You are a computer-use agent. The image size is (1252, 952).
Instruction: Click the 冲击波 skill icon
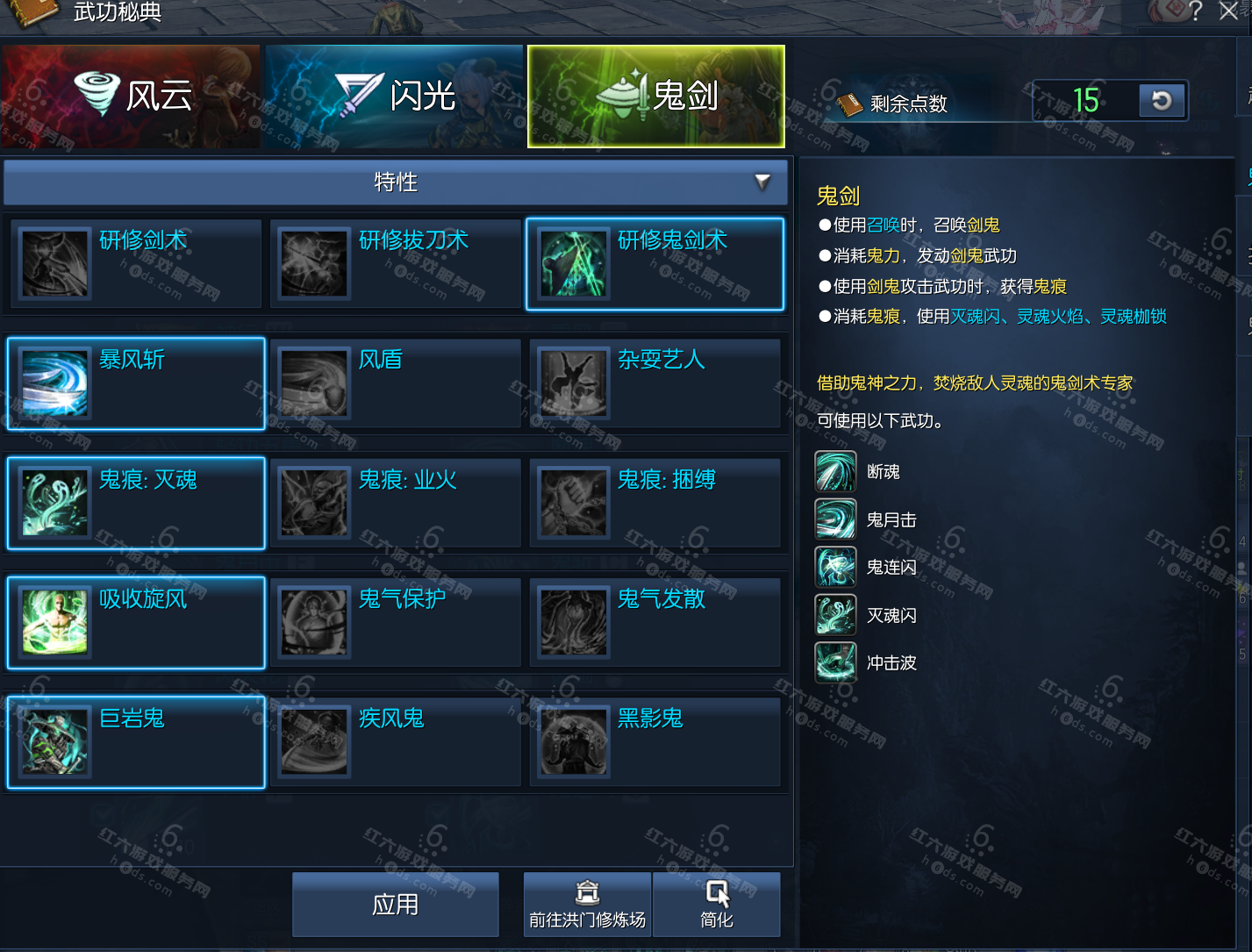coord(835,662)
